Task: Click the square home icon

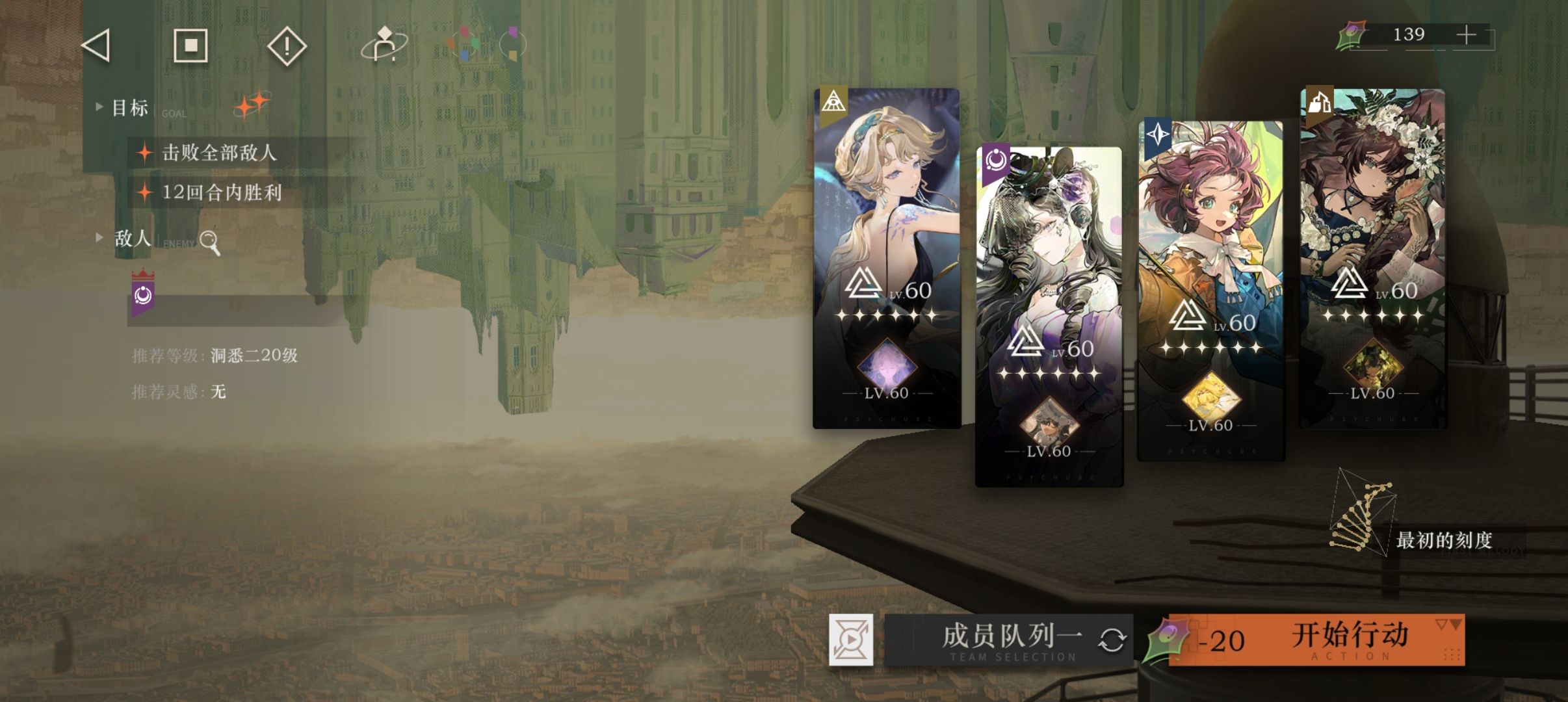Action: click(x=190, y=45)
